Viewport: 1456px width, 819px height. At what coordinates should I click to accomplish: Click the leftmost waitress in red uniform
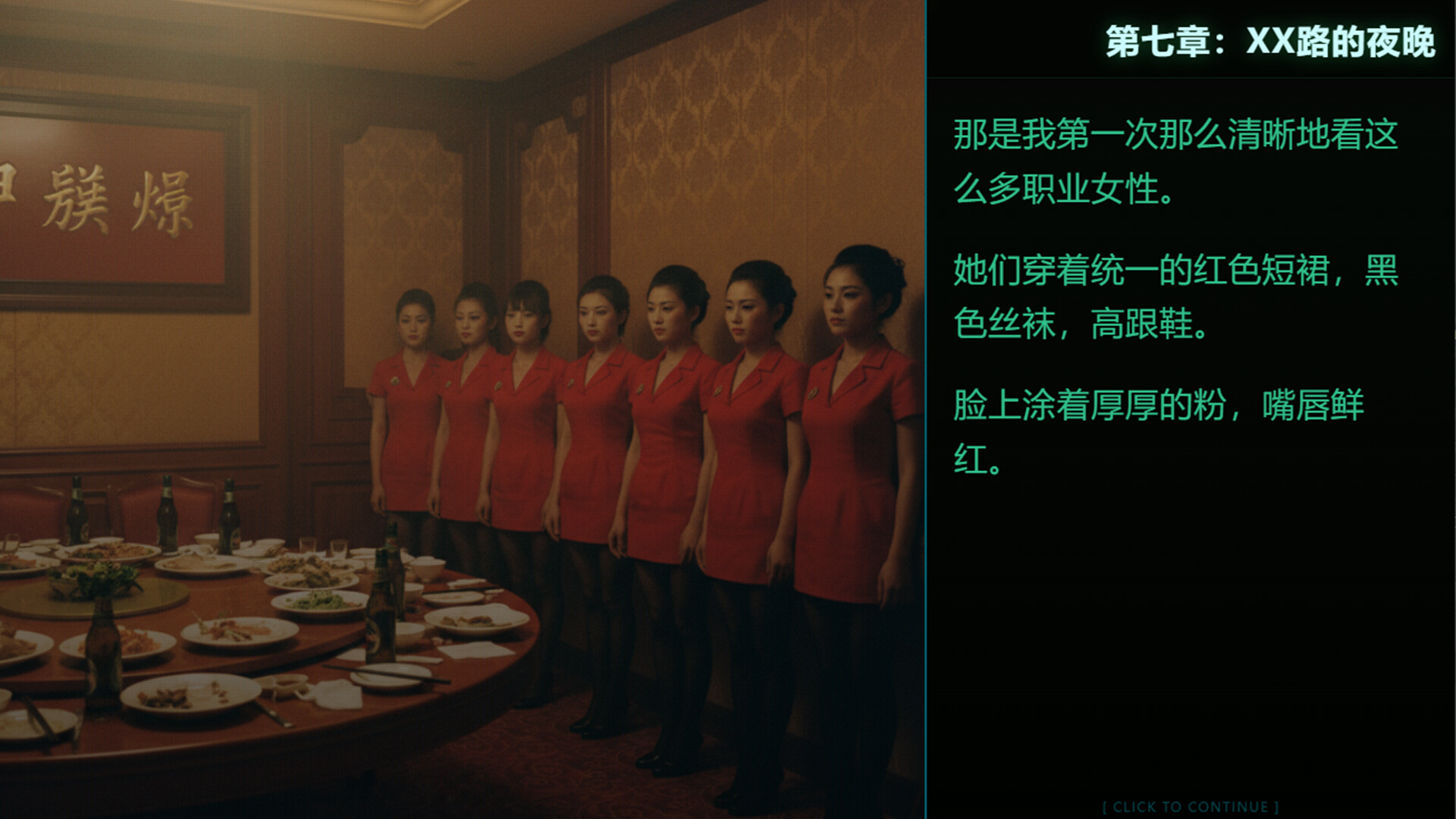click(409, 417)
